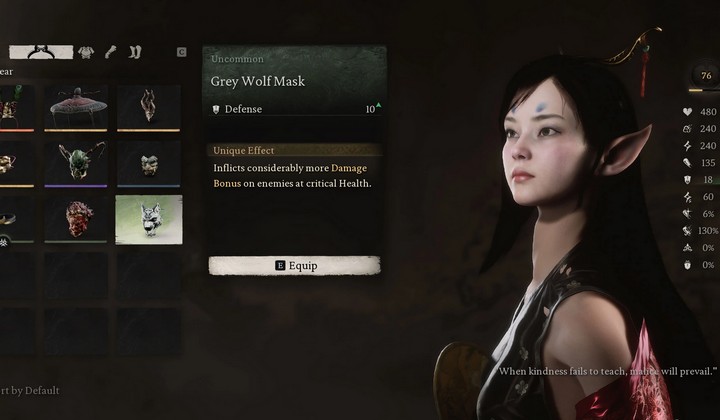
Task: Select the wide-brimmed straw hat headgear
Action: (76, 108)
